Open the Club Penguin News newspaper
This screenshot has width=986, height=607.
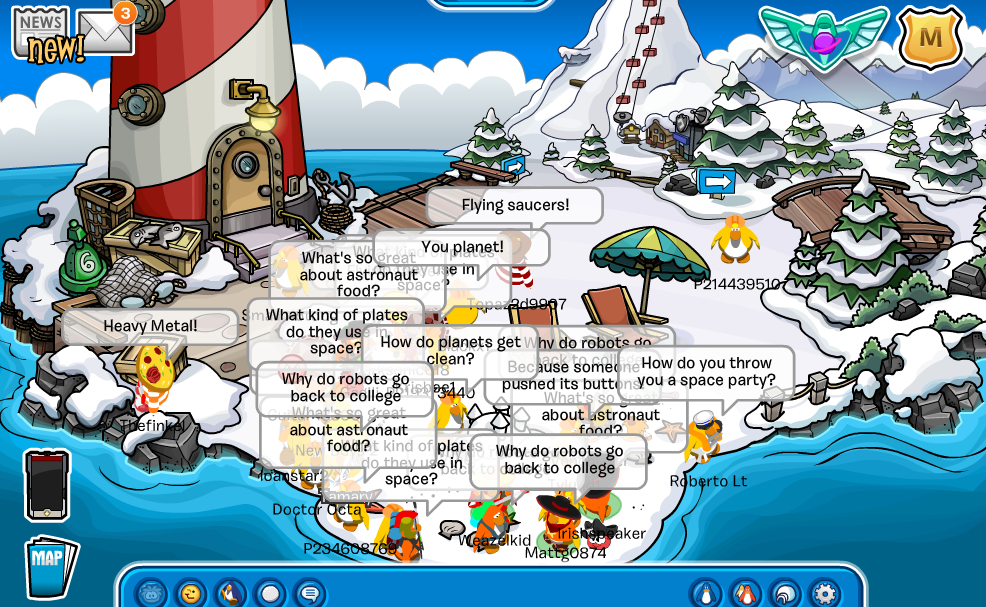[x=40, y=30]
